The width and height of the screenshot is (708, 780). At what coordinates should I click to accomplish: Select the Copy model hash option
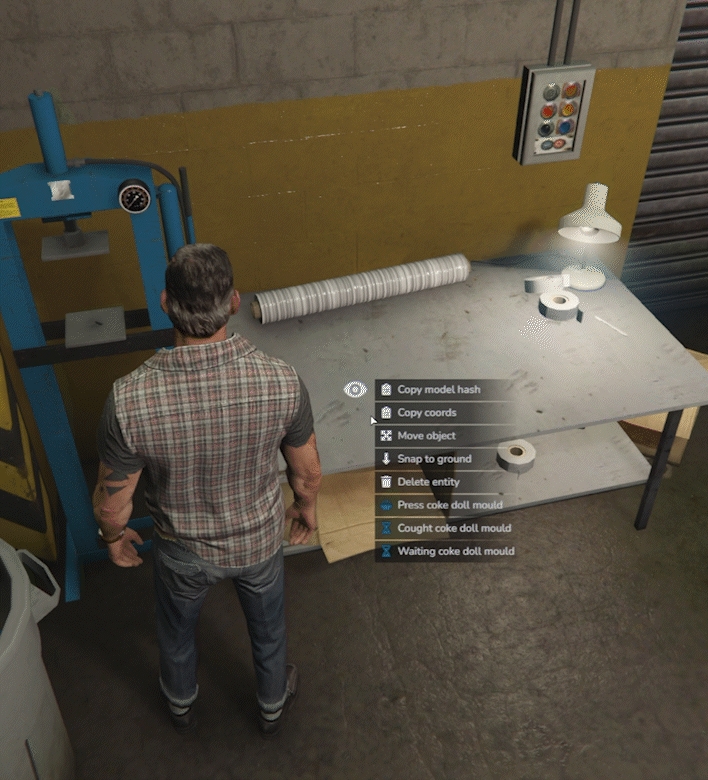438,390
